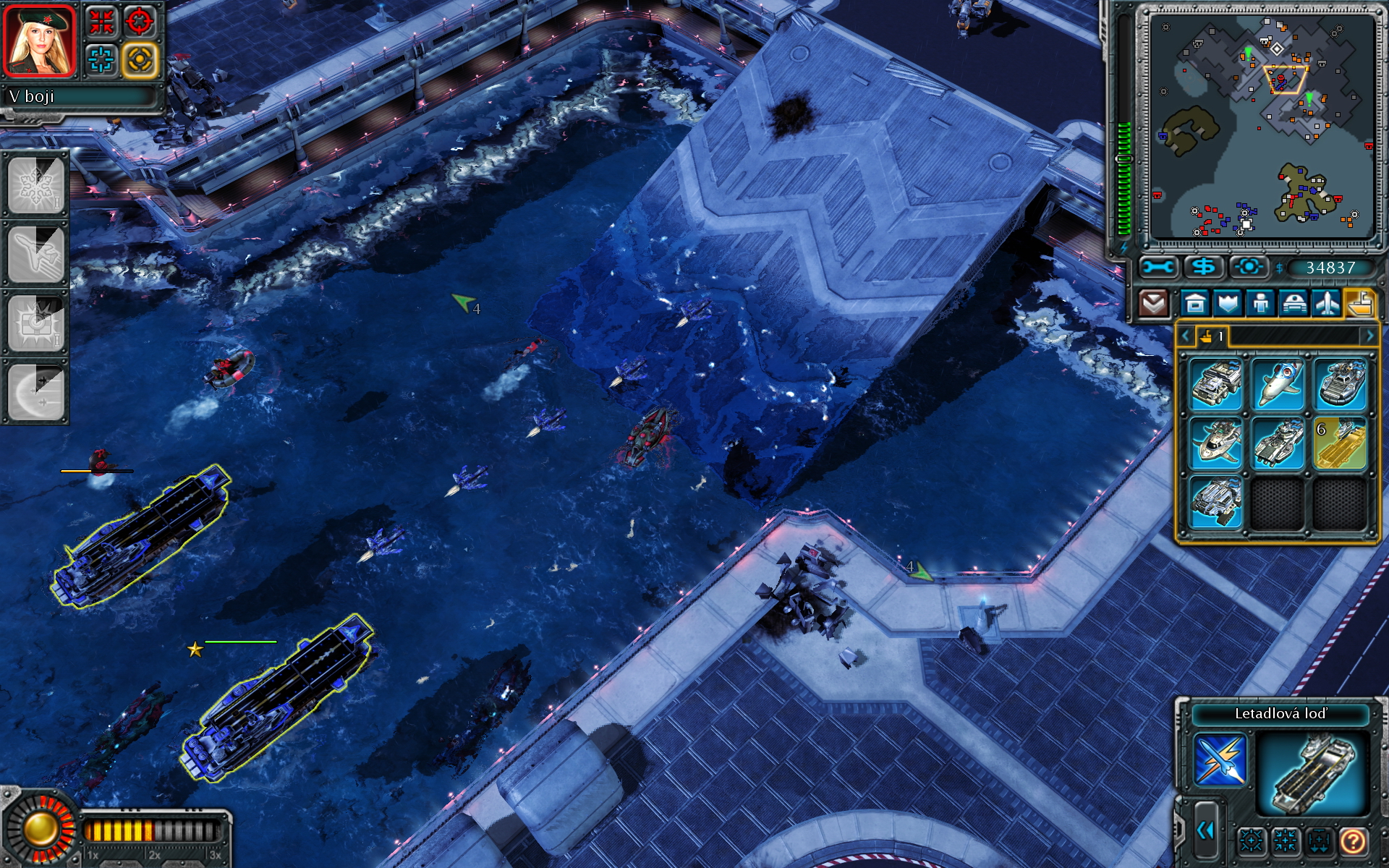
Task: Click the aircraft carrier build icon showing 6
Action: (x=1341, y=443)
